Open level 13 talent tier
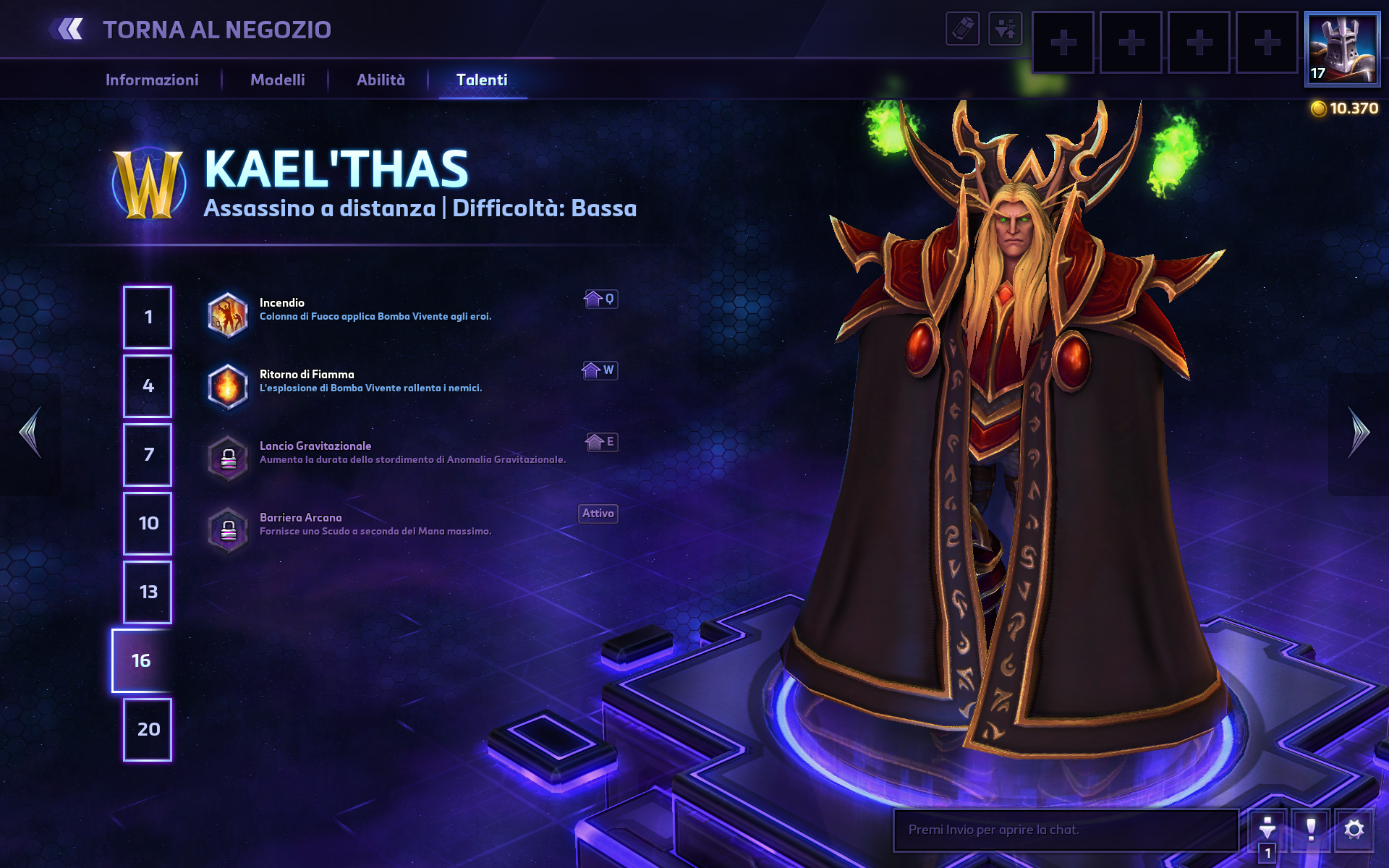The height and width of the screenshot is (868, 1389). 148,592
